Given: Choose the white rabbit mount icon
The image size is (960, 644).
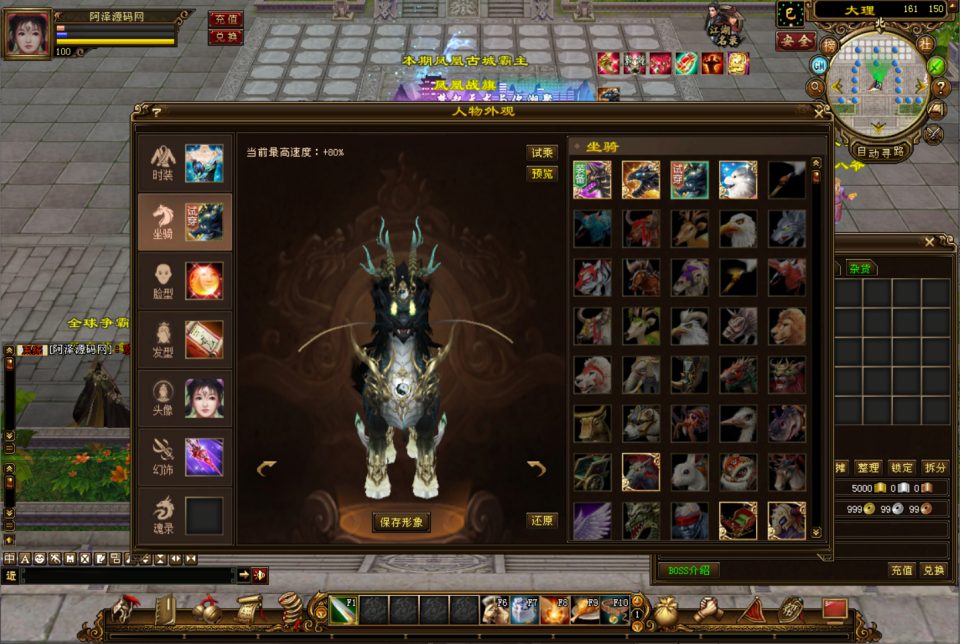Looking at the screenshot, I should pos(689,472).
